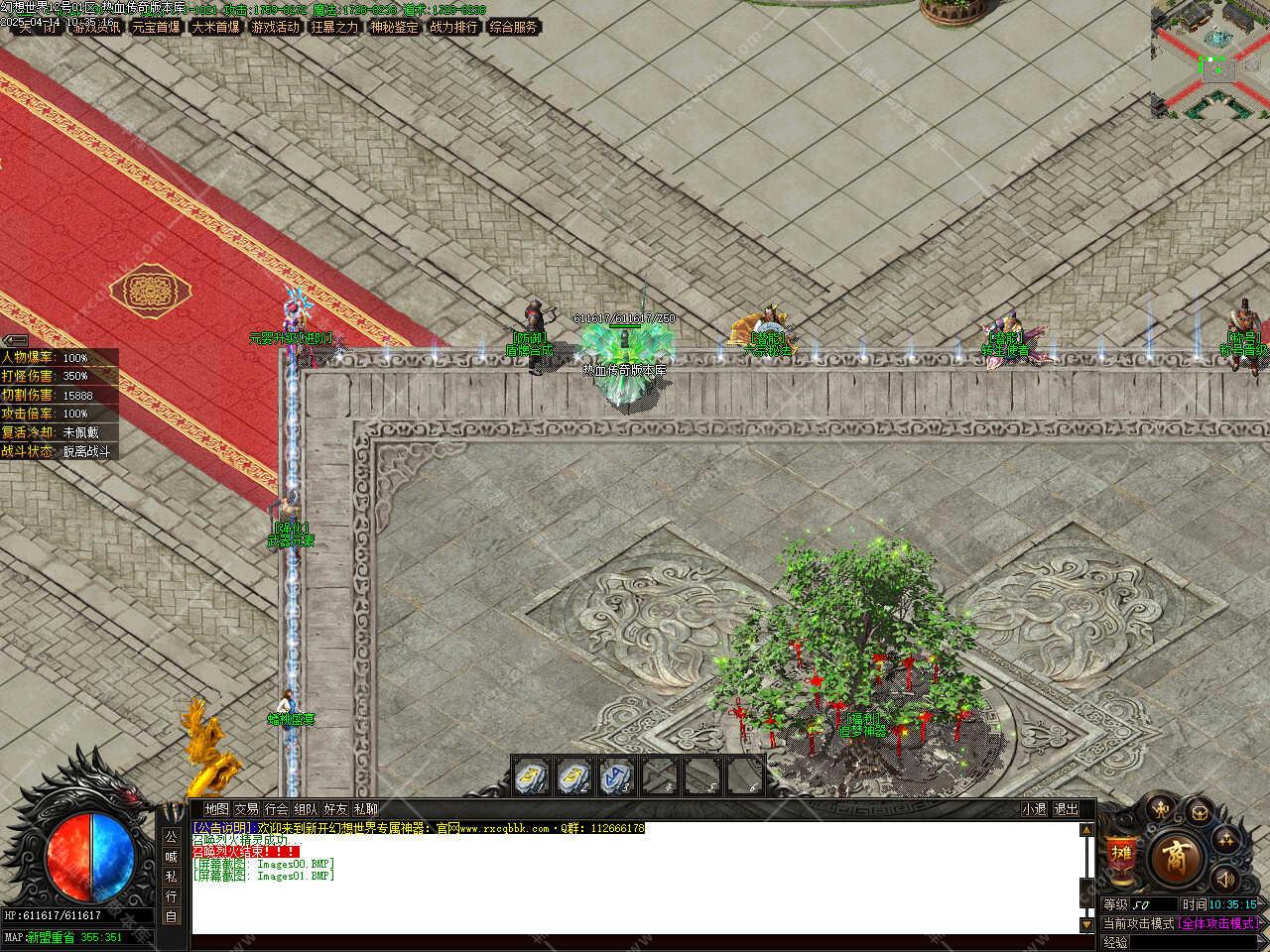Open the 行会 guild tab

[277, 809]
